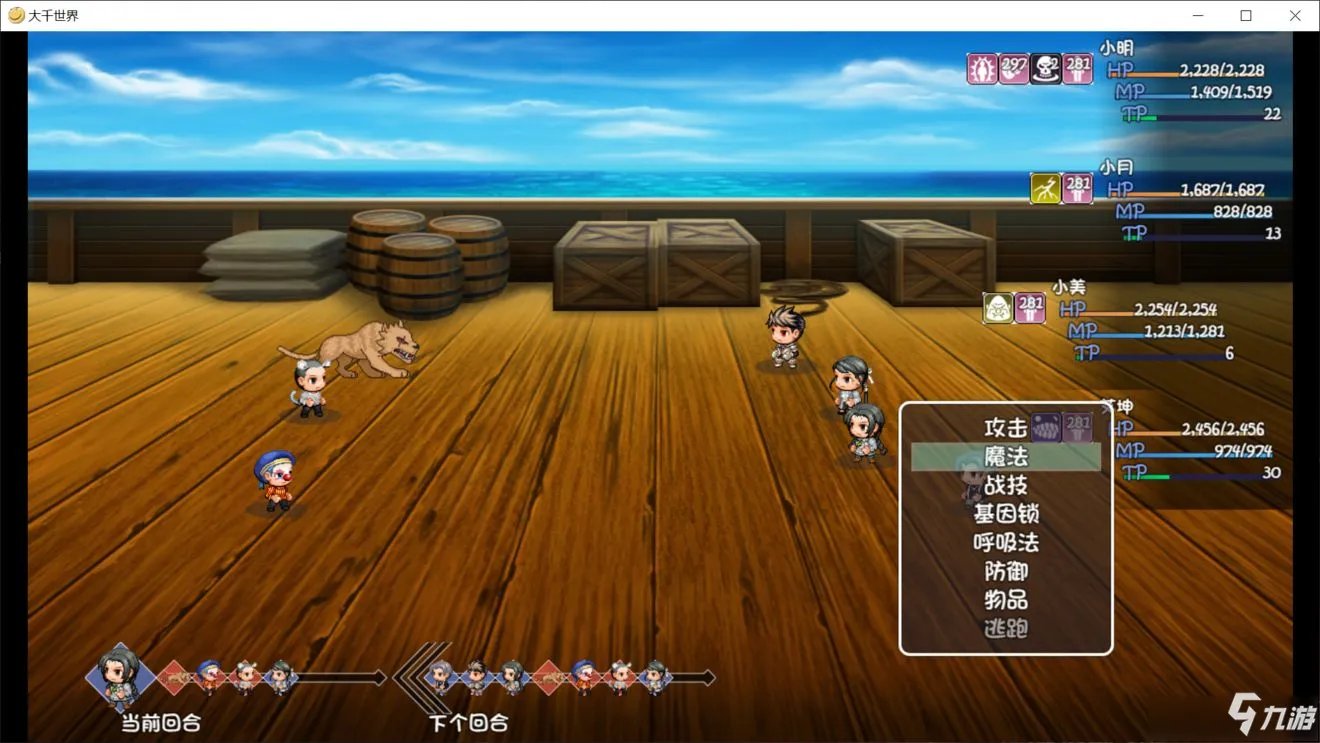This screenshot has height=743, width=1320.
Task: Close the 大千世界 game window
Action: [1295, 15]
